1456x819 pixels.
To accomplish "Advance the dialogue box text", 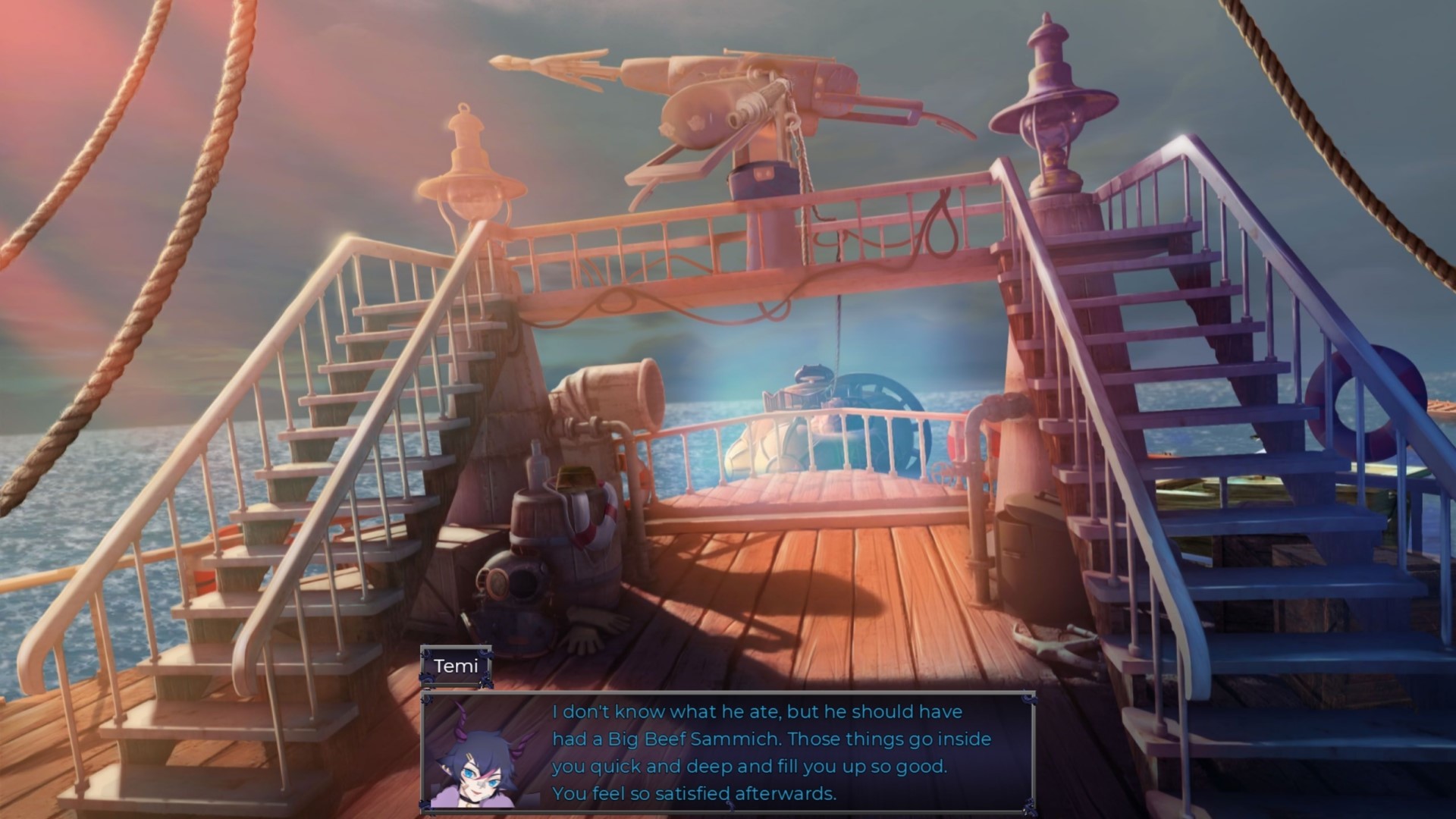I will coord(758,751).
